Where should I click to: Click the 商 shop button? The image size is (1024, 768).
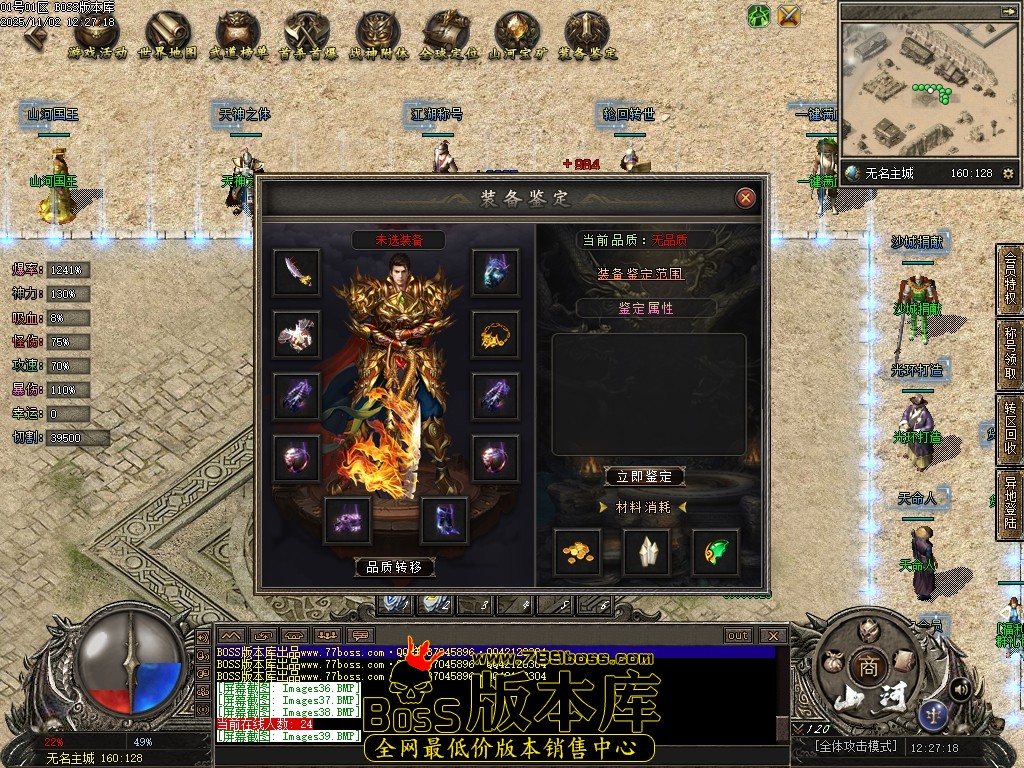click(x=865, y=667)
